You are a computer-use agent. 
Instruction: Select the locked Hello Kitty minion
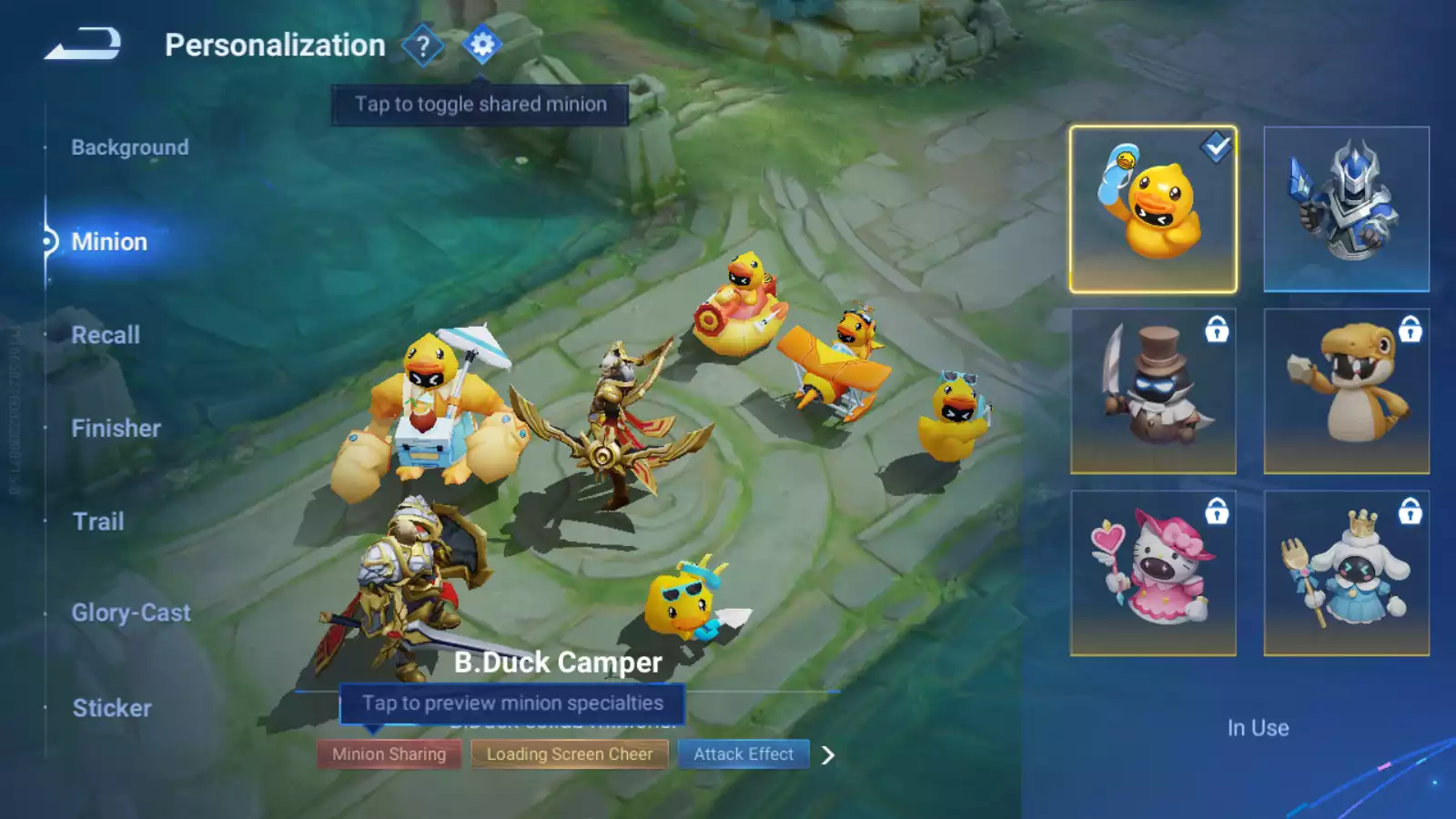coord(1153,573)
